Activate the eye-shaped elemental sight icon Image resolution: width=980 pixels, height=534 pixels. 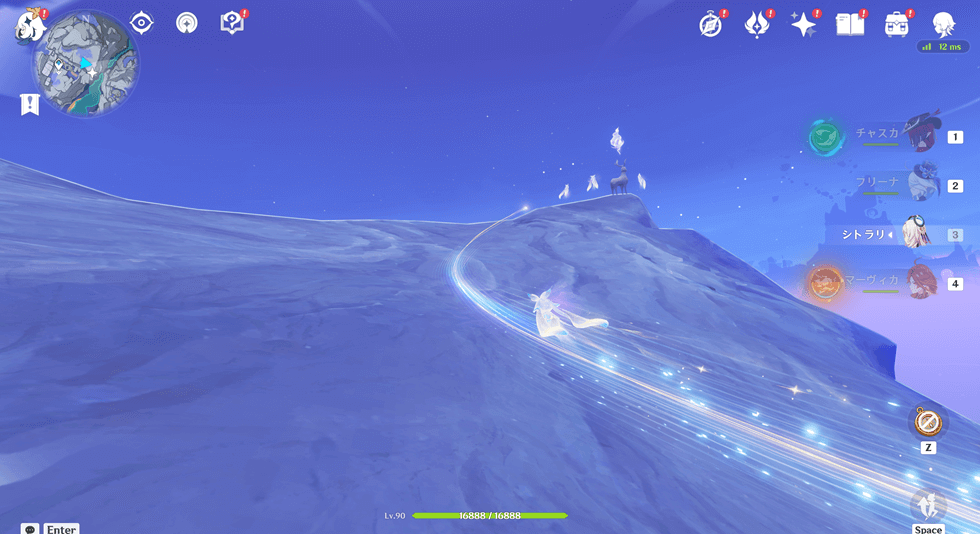point(142,23)
